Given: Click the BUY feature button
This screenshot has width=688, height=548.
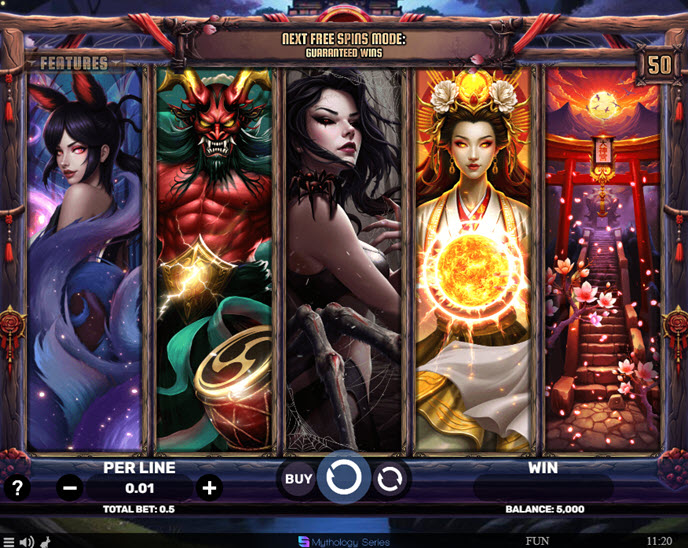Looking at the screenshot, I should tap(298, 479).
